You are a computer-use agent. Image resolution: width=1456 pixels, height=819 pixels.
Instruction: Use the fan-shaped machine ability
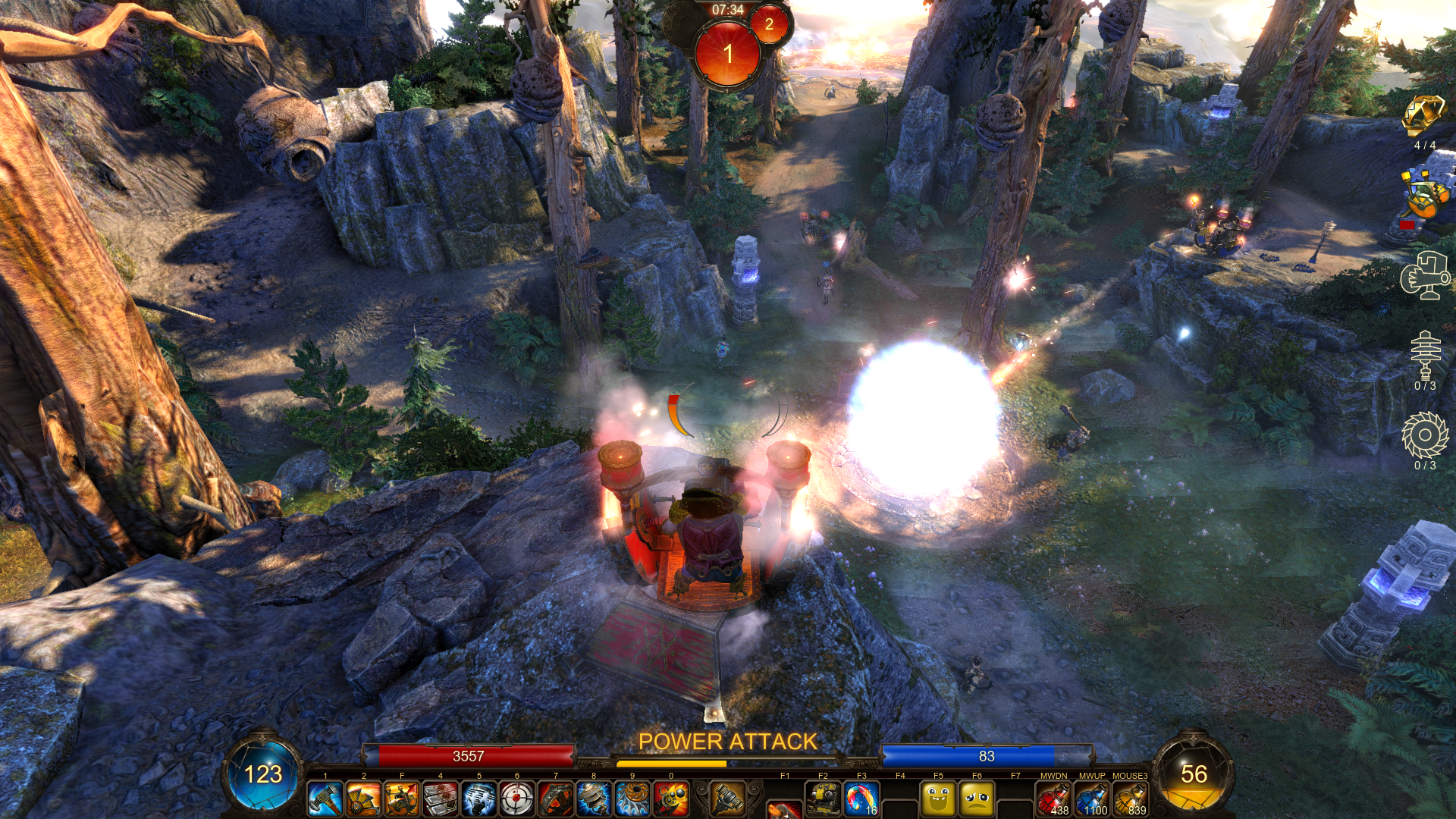pyautogui.click(x=364, y=799)
